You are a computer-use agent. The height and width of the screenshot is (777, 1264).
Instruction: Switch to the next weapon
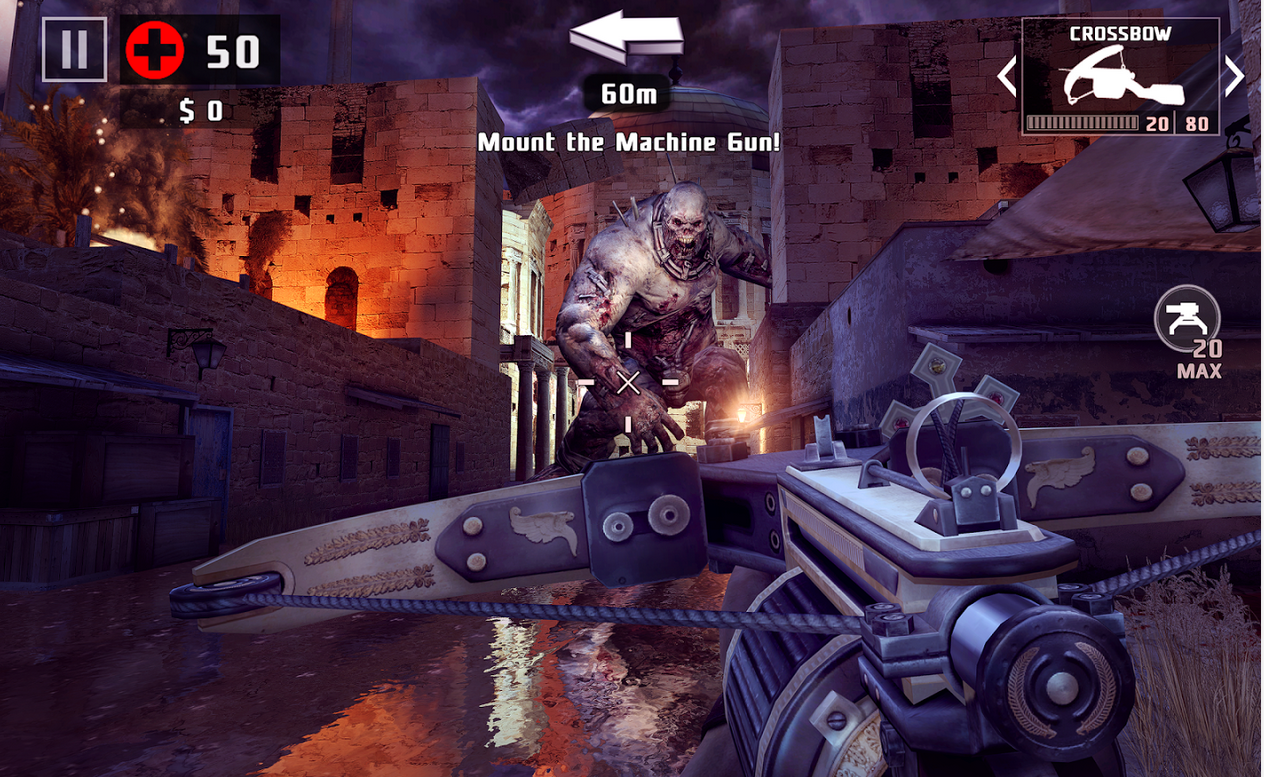[x=1235, y=76]
